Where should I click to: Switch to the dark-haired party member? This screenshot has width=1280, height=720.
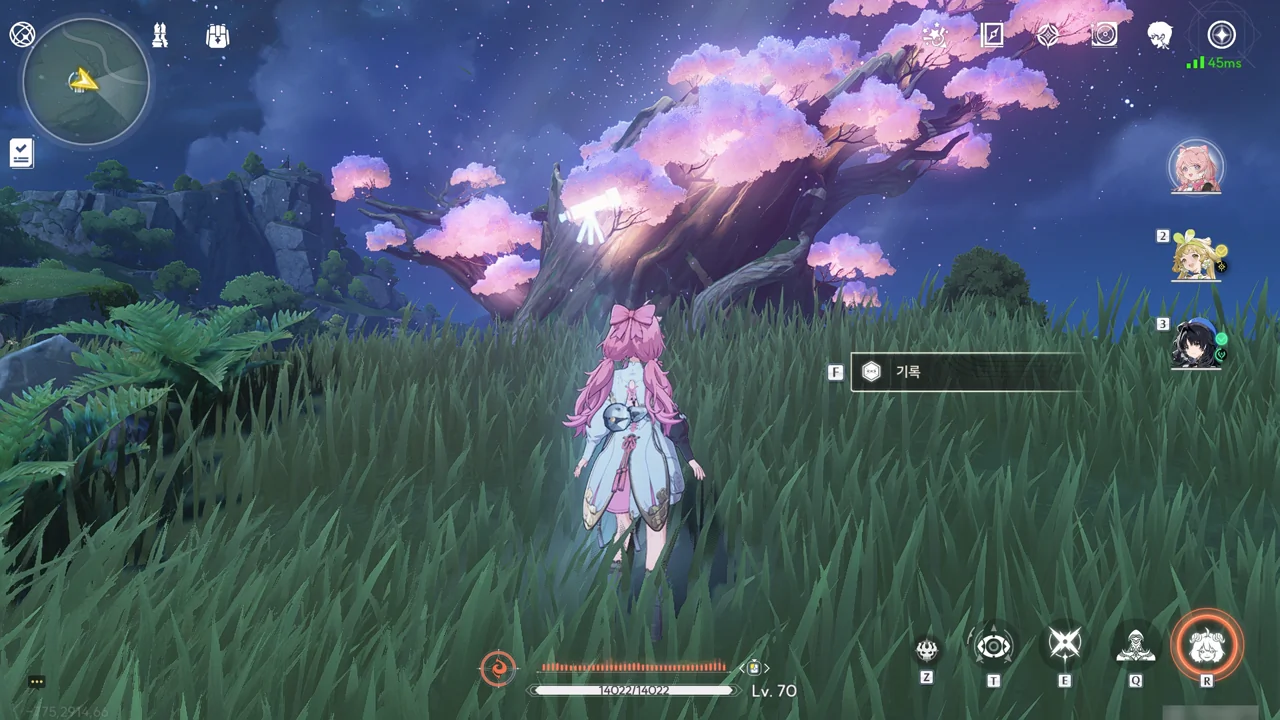(1198, 345)
